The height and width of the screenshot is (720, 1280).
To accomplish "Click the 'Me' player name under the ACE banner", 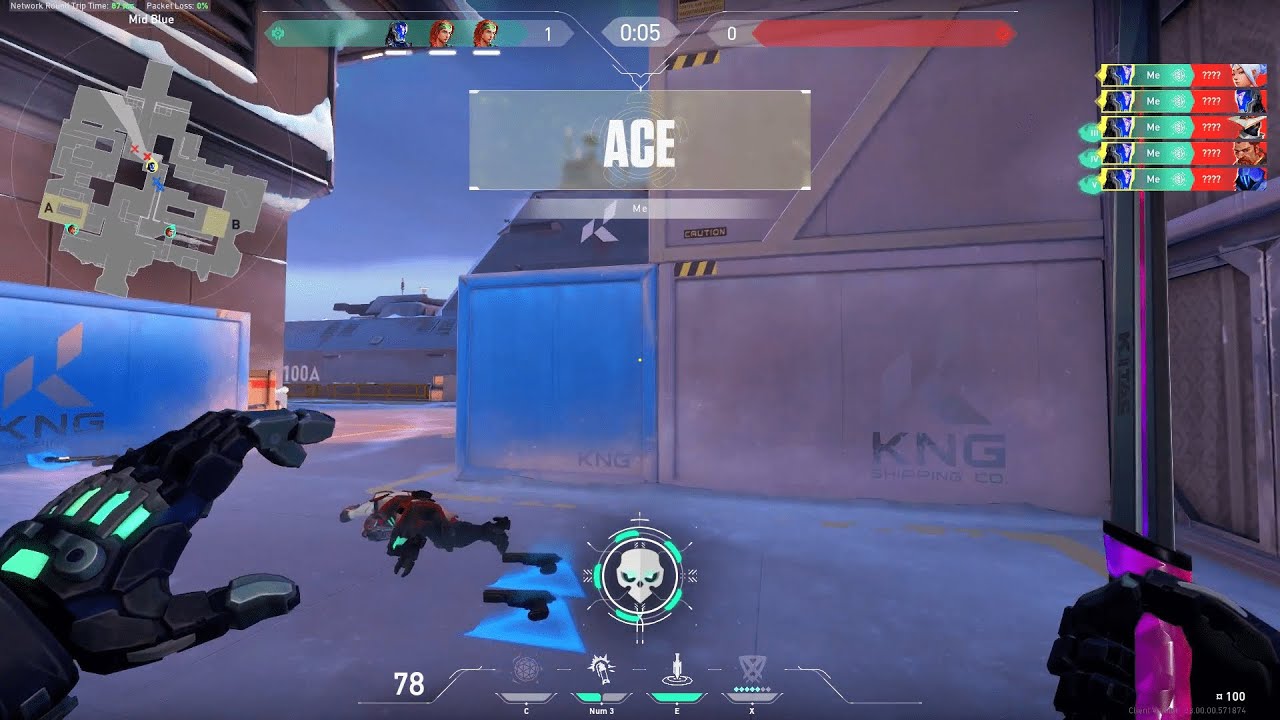I will click(639, 209).
